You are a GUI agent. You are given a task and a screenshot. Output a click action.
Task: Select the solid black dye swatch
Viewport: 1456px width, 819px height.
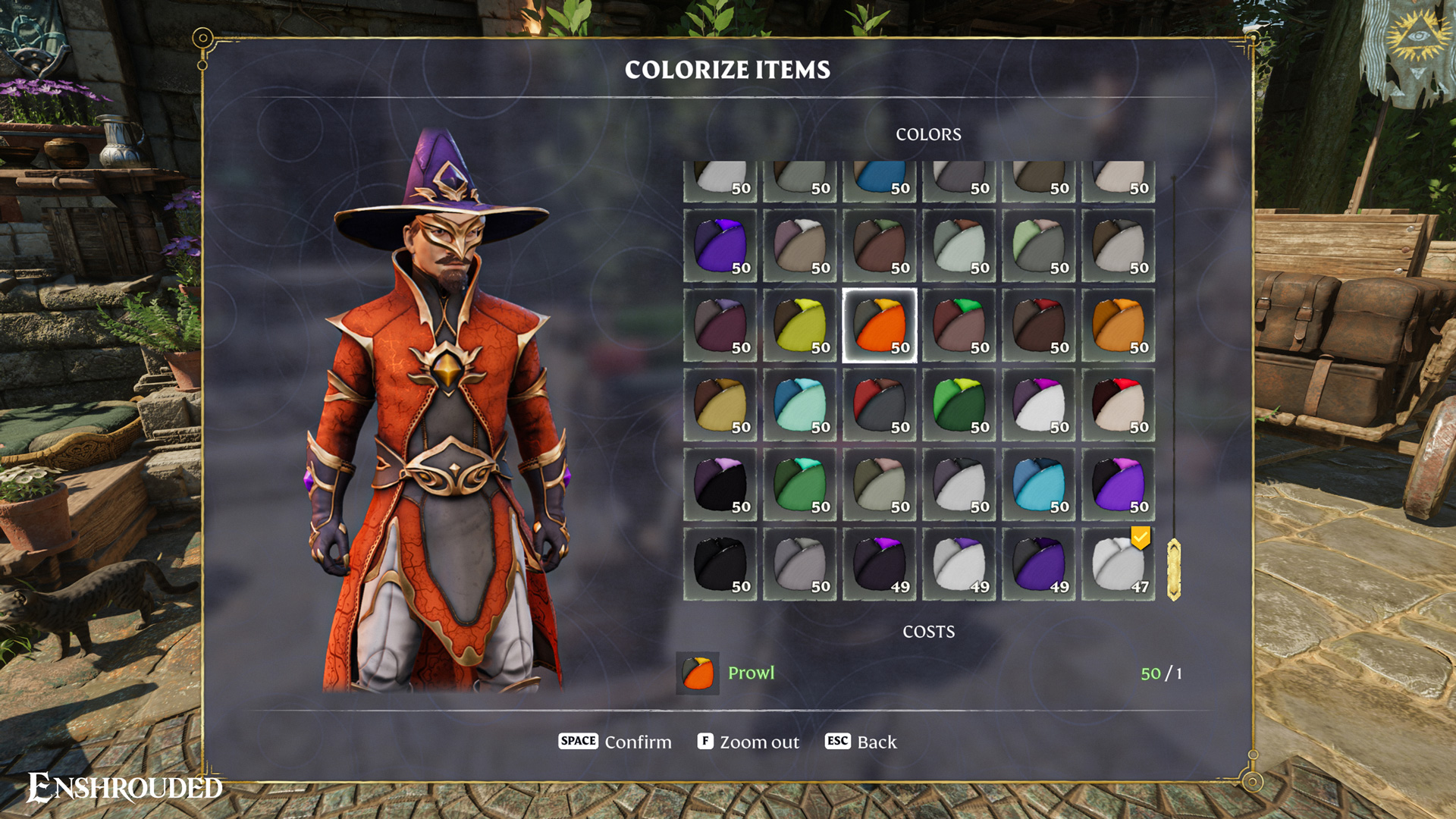pos(720,564)
